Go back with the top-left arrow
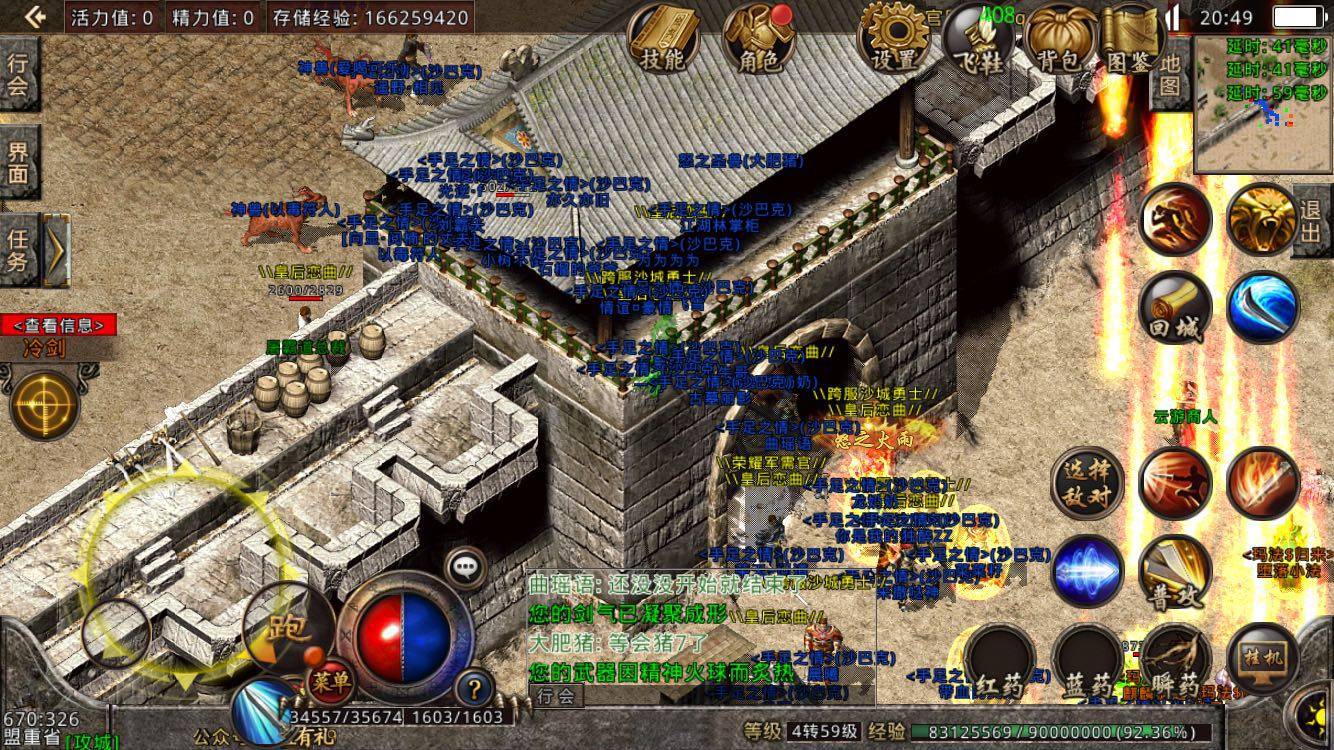This screenshot has height=750, width=1334. [33, 16]
